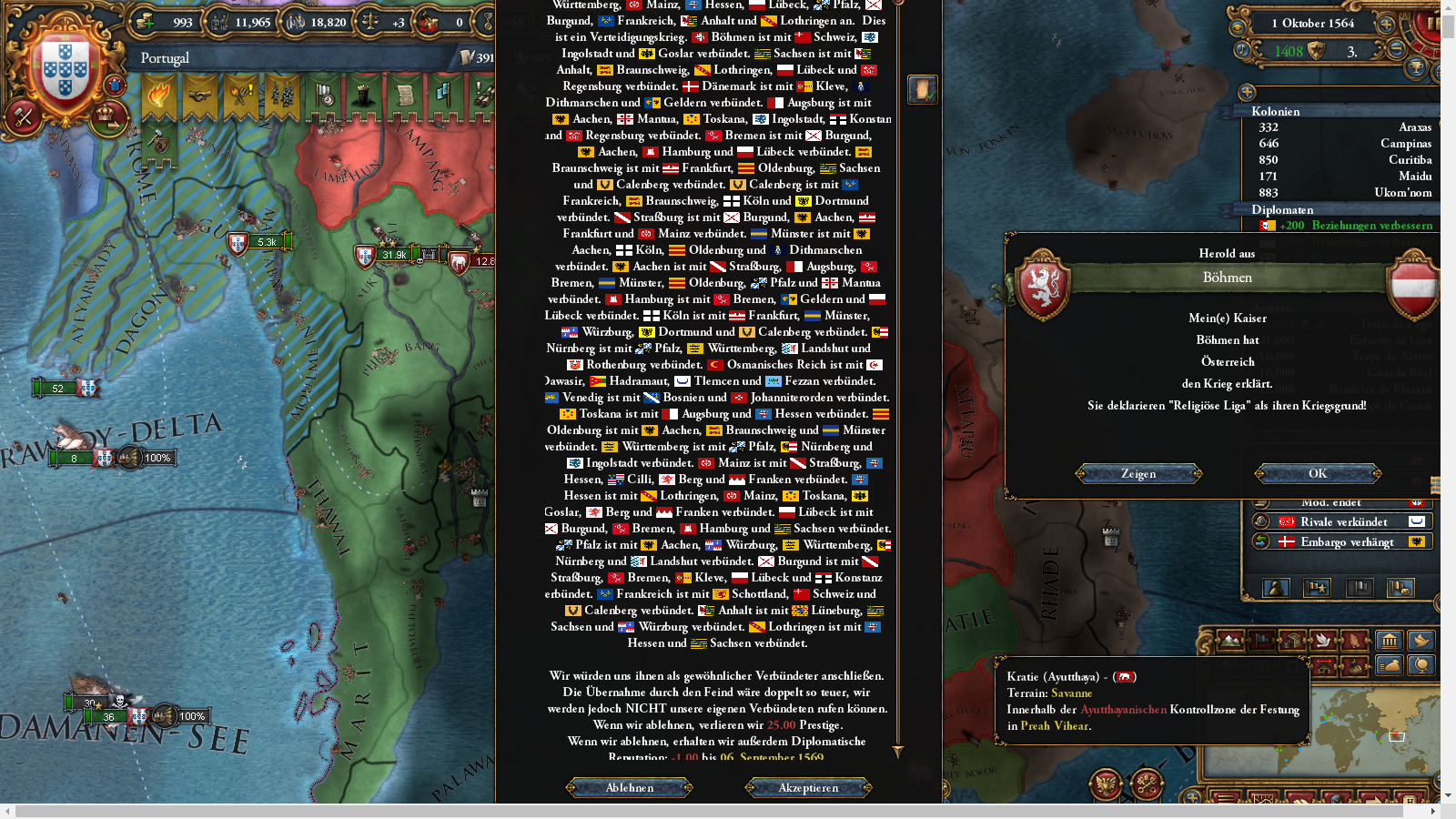Toggle the message settings eye icon near the date

coord(1238,26)
